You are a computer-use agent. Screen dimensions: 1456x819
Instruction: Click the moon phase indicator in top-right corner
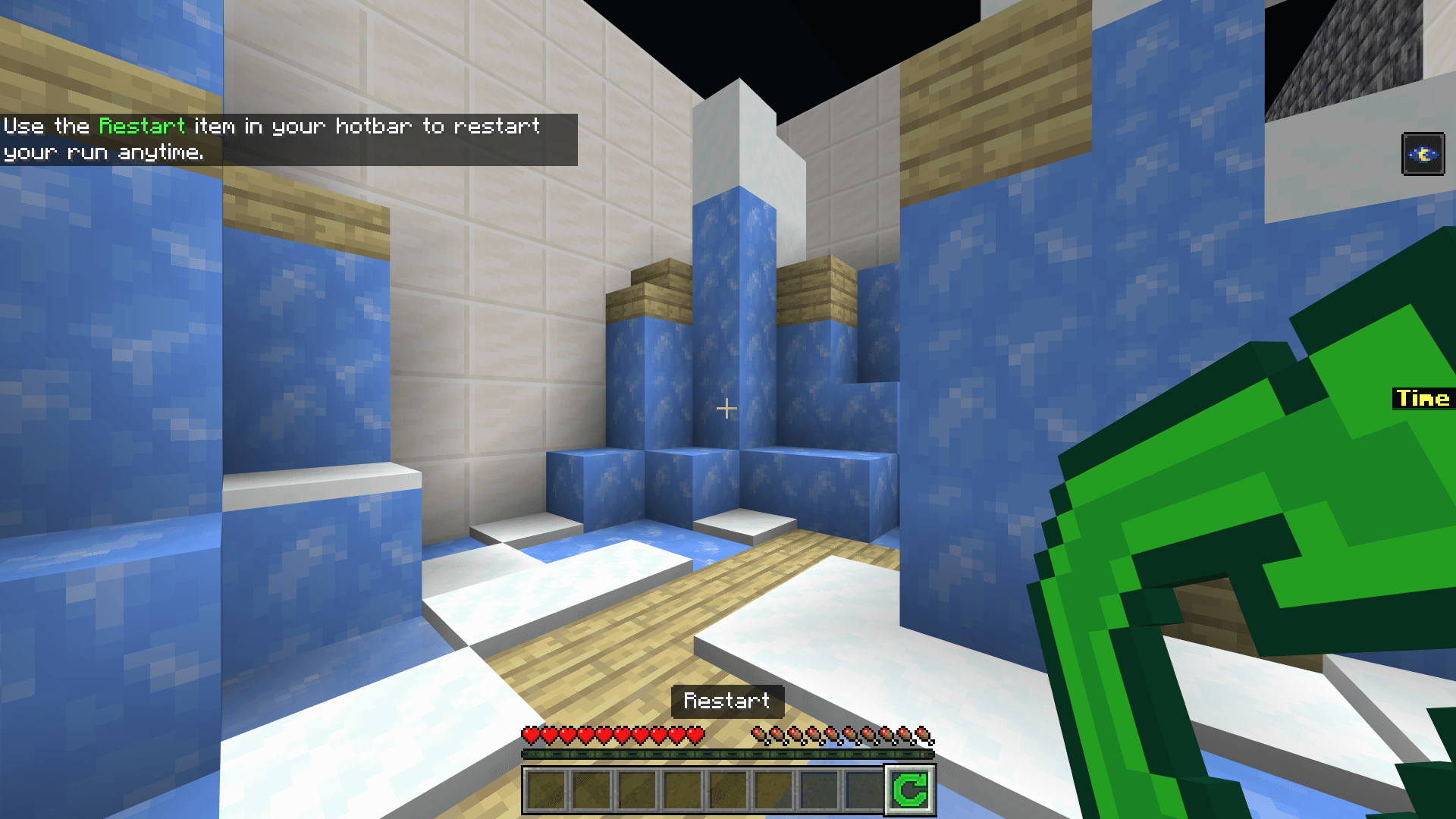point(1423,154)
